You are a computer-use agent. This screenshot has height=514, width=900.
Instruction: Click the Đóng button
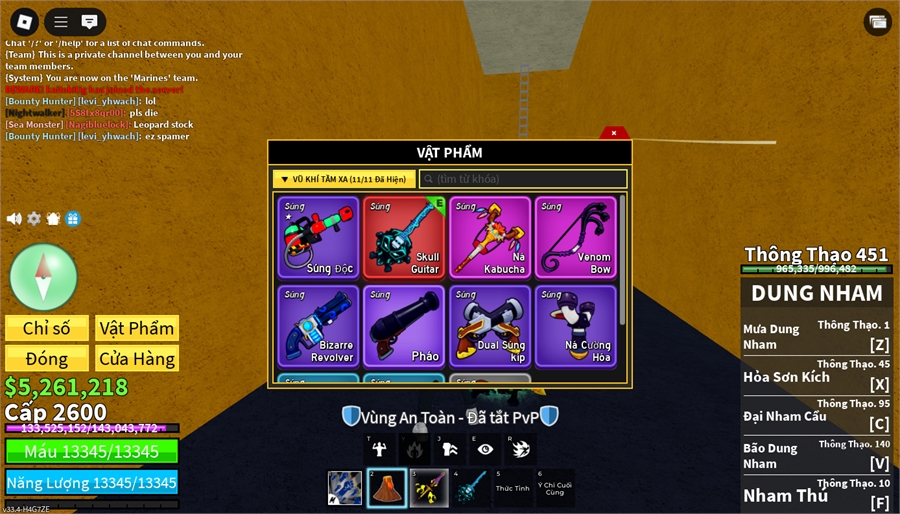pos(47,358)
